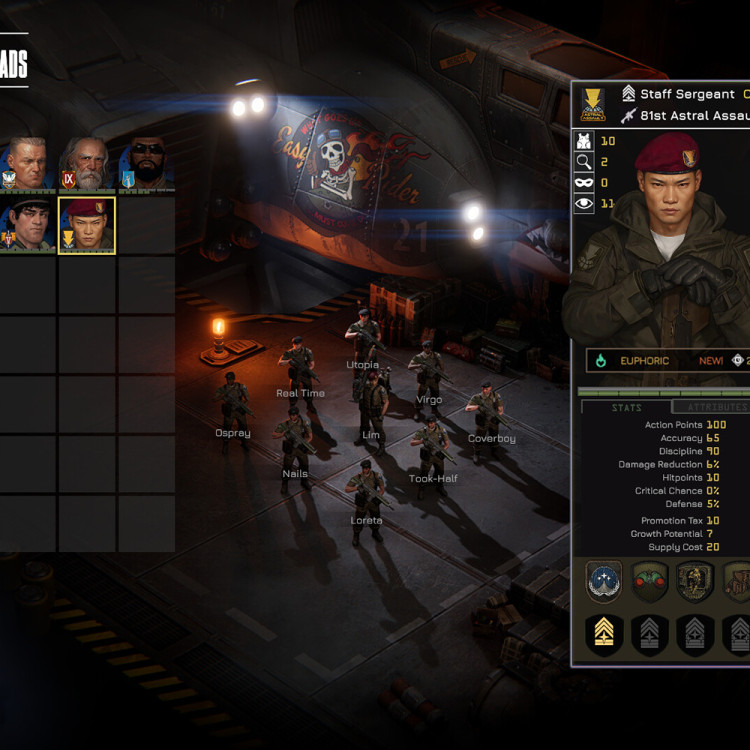Click the eye vision stat icon
Image resolution: width=750 pixels, height=750 pixels.
pyautogui.click(x=585, y=204)
